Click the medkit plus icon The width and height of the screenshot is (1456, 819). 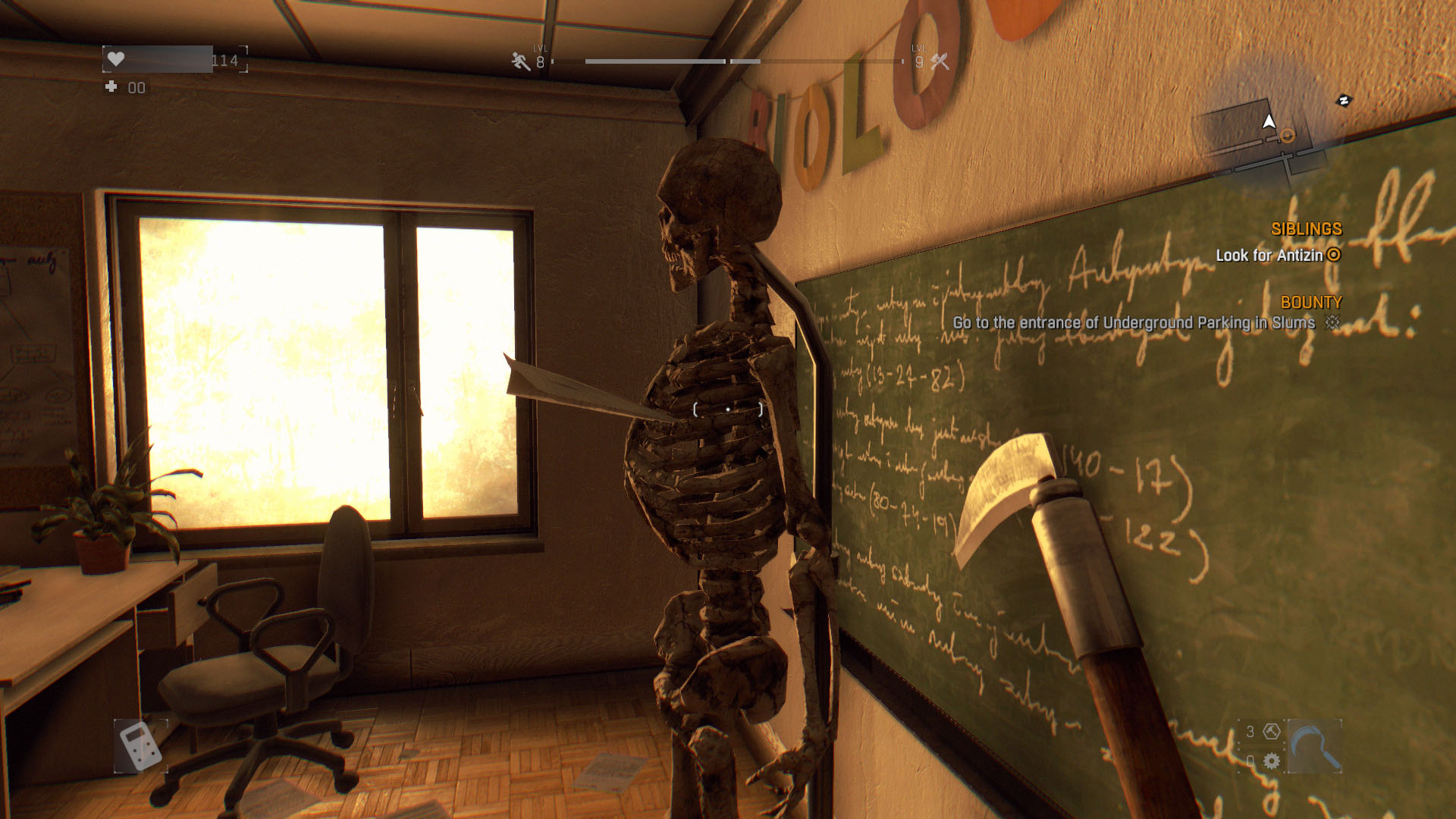(111, 87)
